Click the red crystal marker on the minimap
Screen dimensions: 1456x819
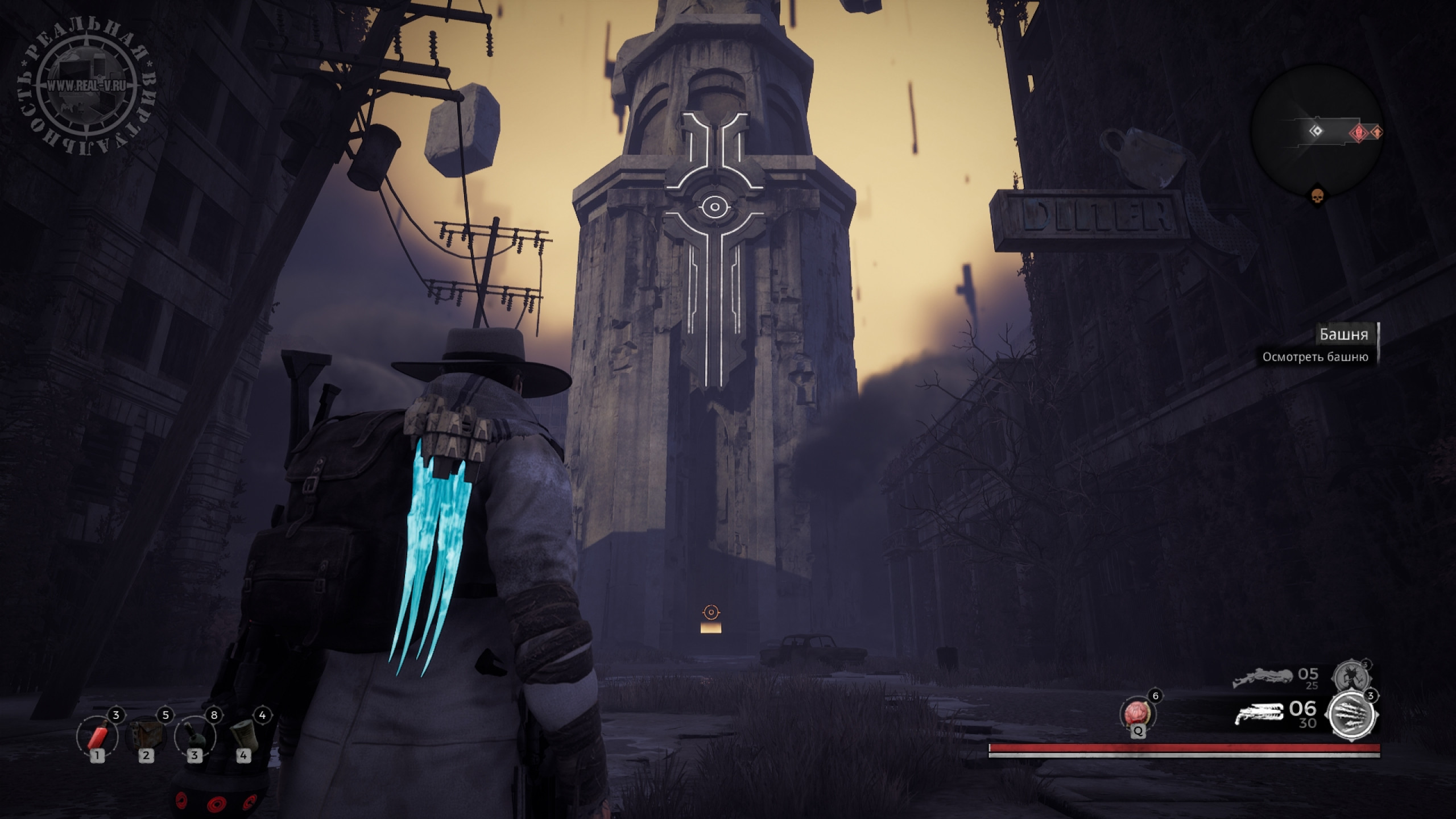(x=1358, y=133)
